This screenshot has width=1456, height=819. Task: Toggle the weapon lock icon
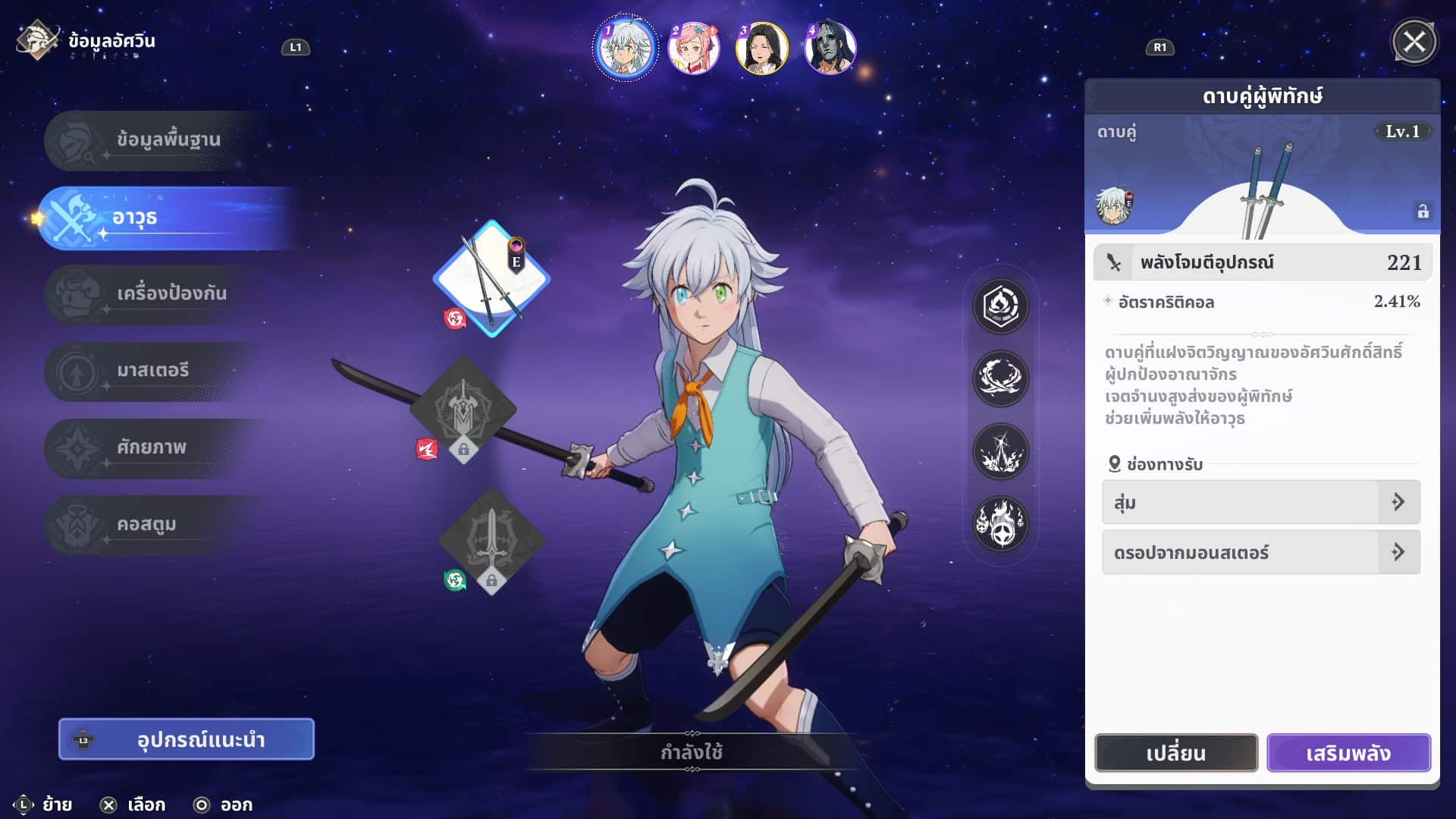point(1423,212)
